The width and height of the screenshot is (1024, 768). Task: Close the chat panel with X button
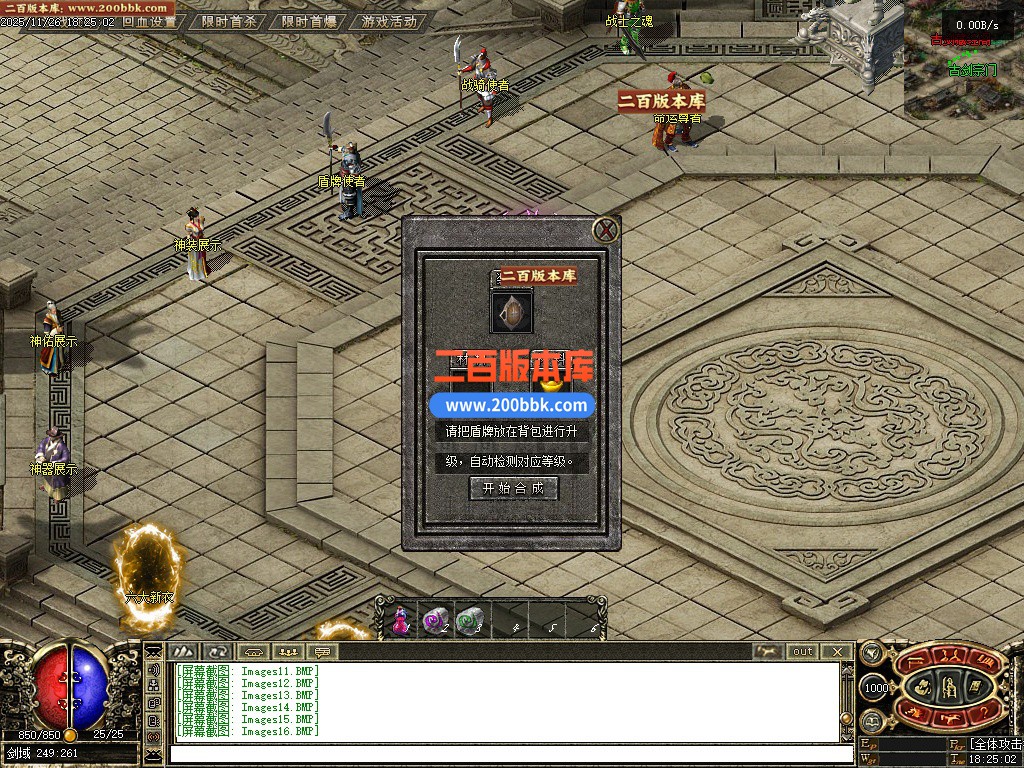click(x=837, y=651)
